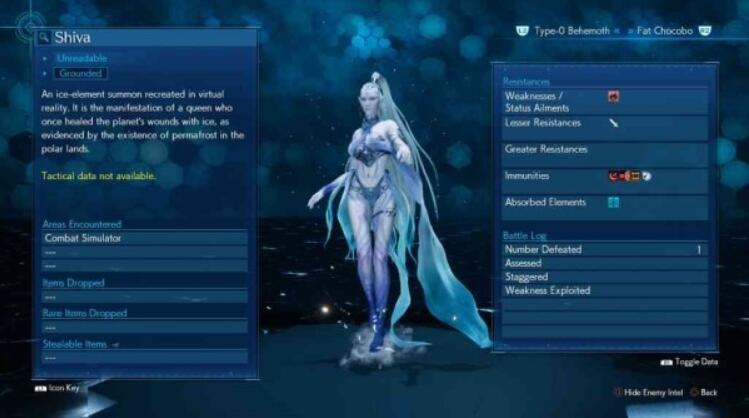749x418 pixels.
Task: Click the magnifier icon beside Shiva
Action: point(44,38)
